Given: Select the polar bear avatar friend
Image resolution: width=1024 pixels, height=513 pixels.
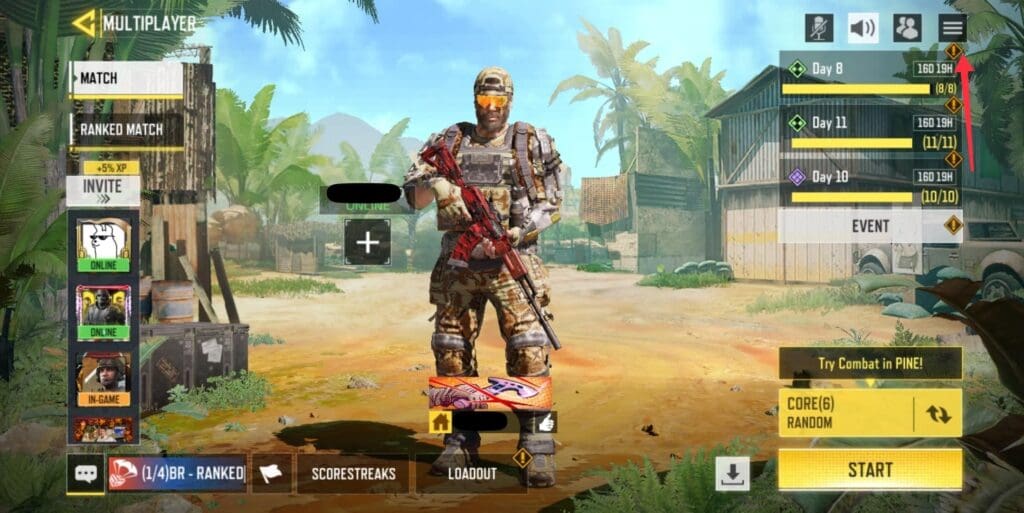Looking at the screenshot, I should pos(104,243).
